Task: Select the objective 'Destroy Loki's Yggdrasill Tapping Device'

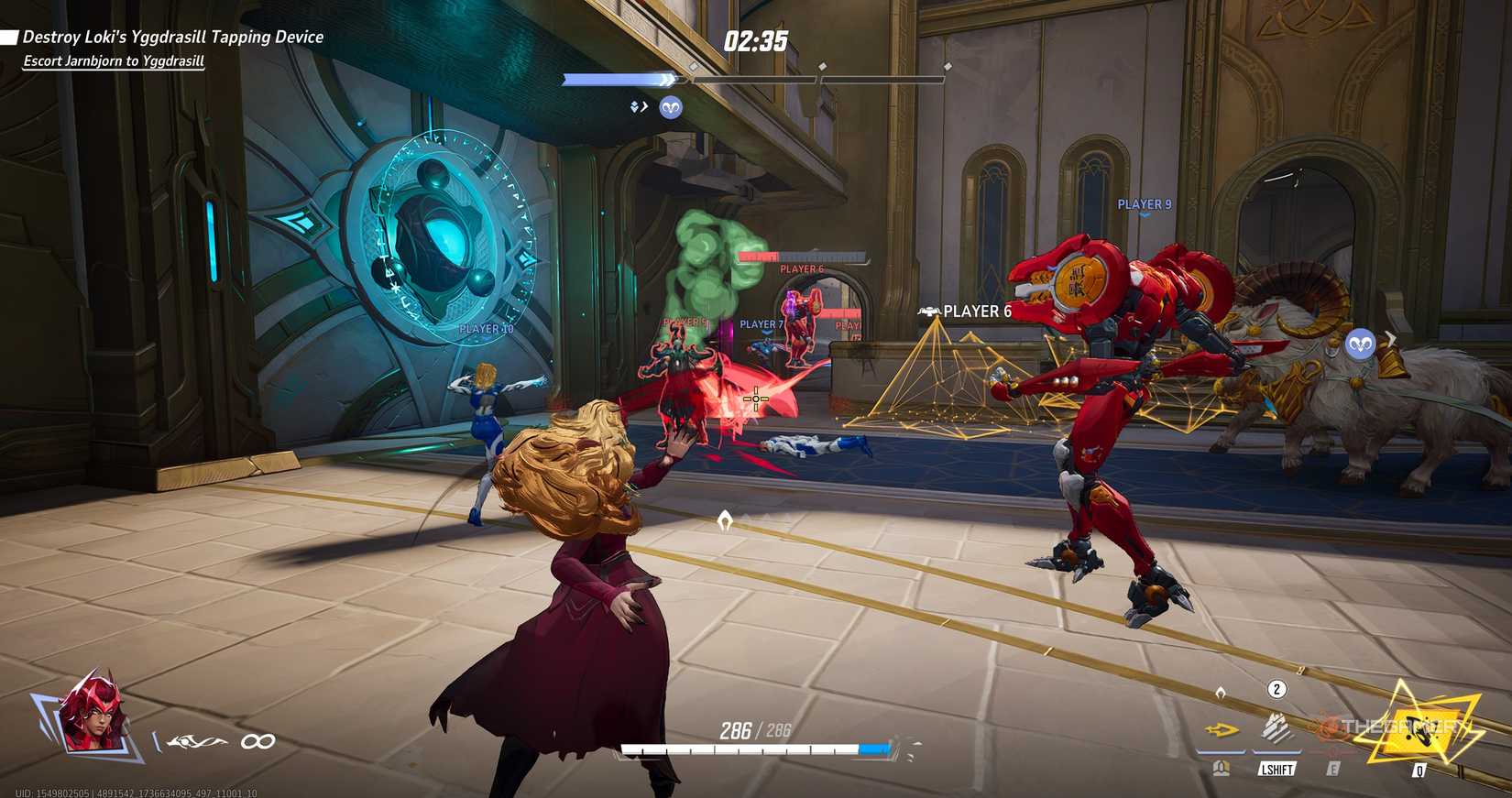Action: point(172,37)
